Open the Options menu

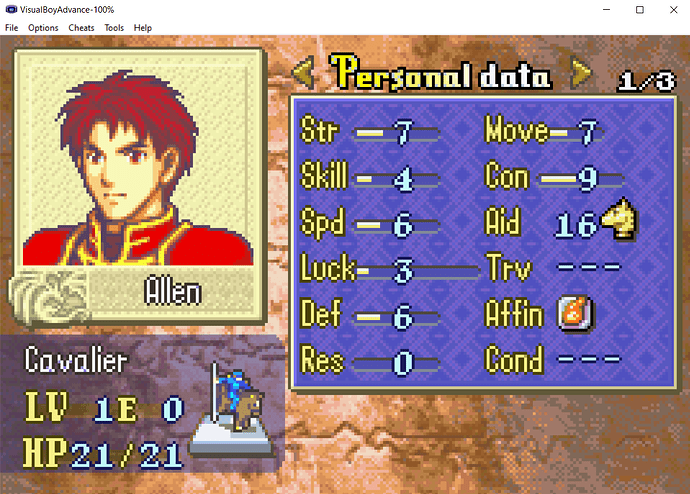(x=43, y=28)
